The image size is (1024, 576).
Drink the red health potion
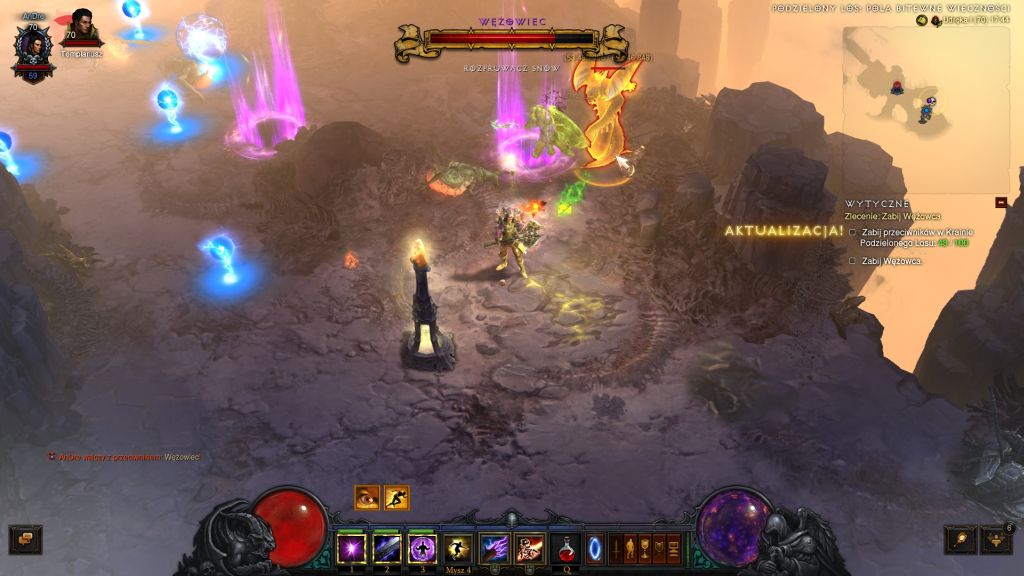click(x=565, y=548)
